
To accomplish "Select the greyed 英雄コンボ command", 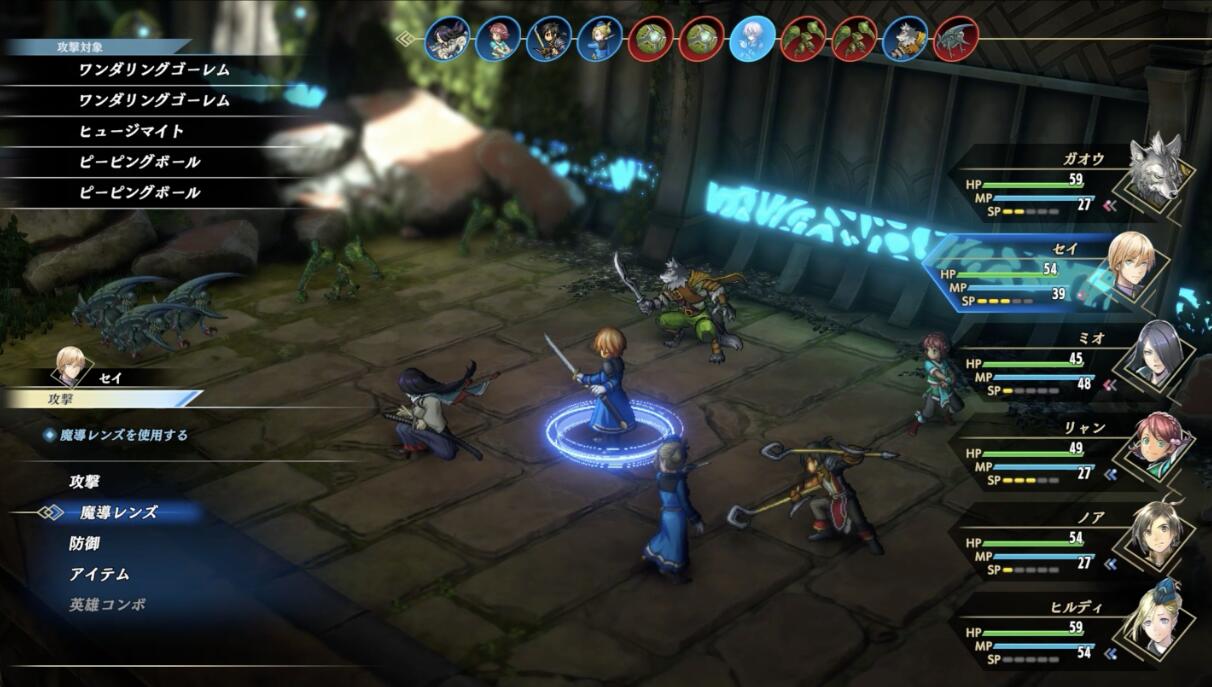I will coord(108,605).
